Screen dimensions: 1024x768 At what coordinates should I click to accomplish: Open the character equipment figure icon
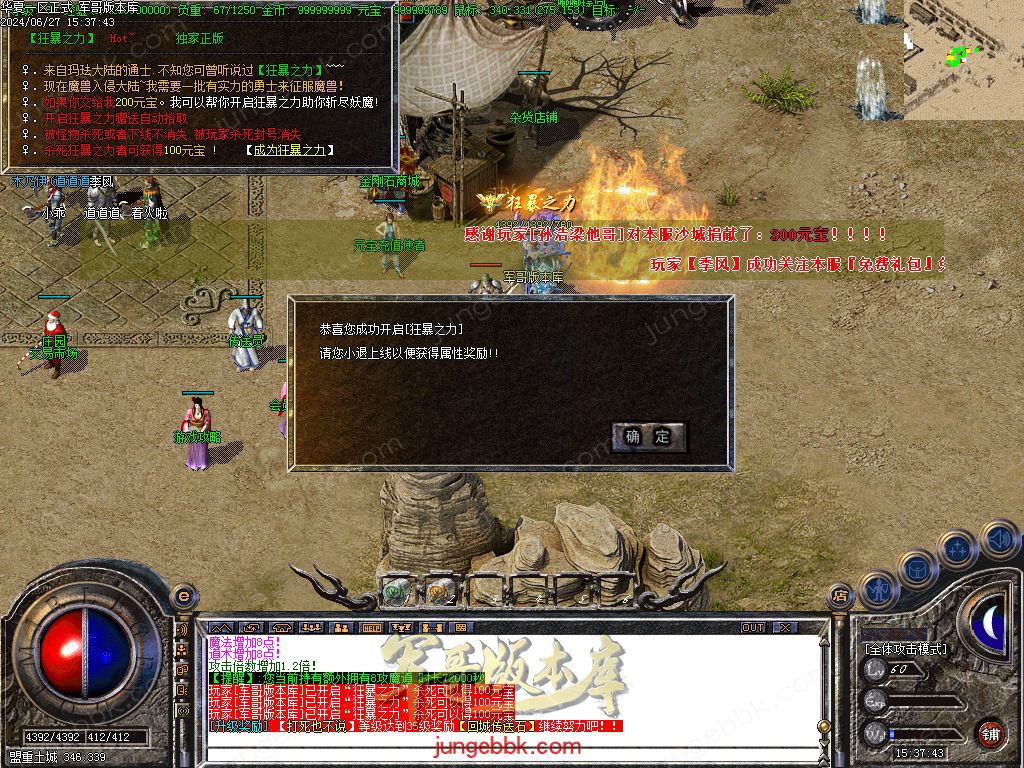tap(878, 590)
